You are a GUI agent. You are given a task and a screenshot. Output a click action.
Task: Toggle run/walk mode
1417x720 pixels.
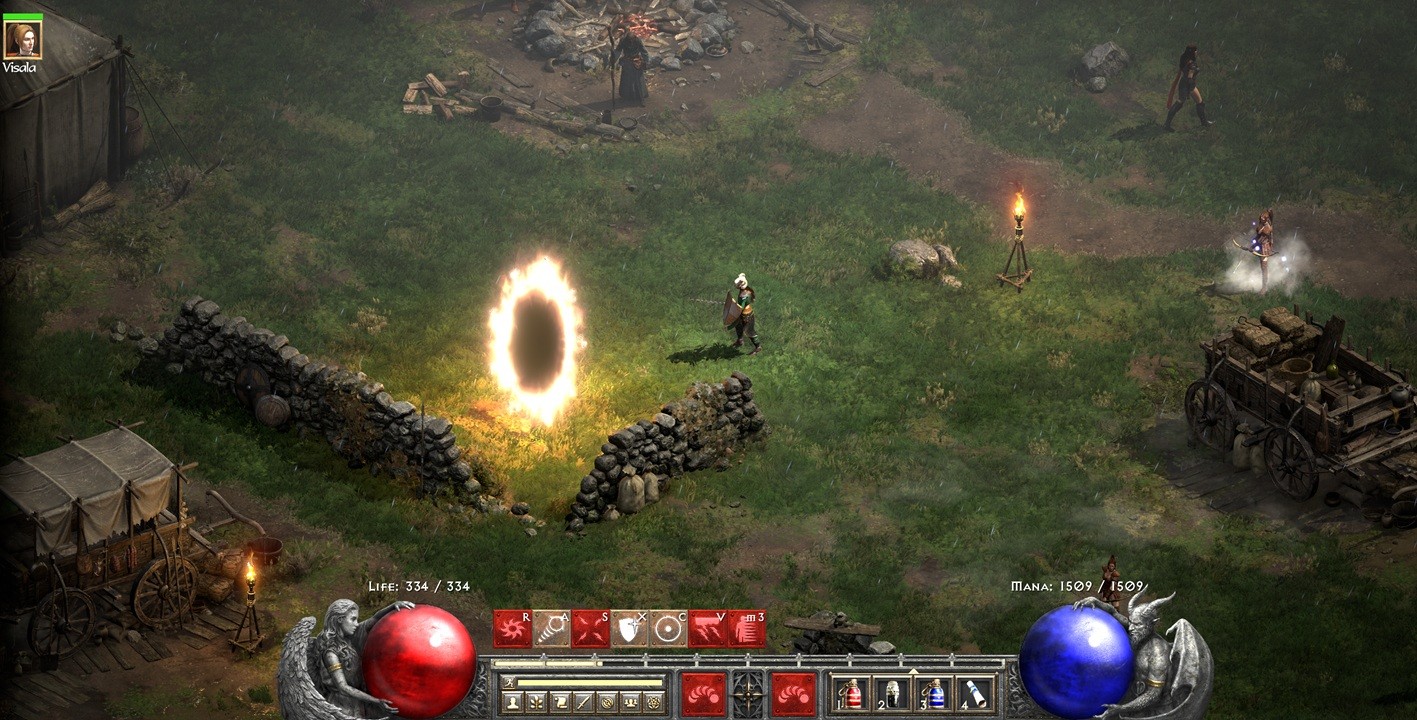pyautogui.click(x=511, y=682)
